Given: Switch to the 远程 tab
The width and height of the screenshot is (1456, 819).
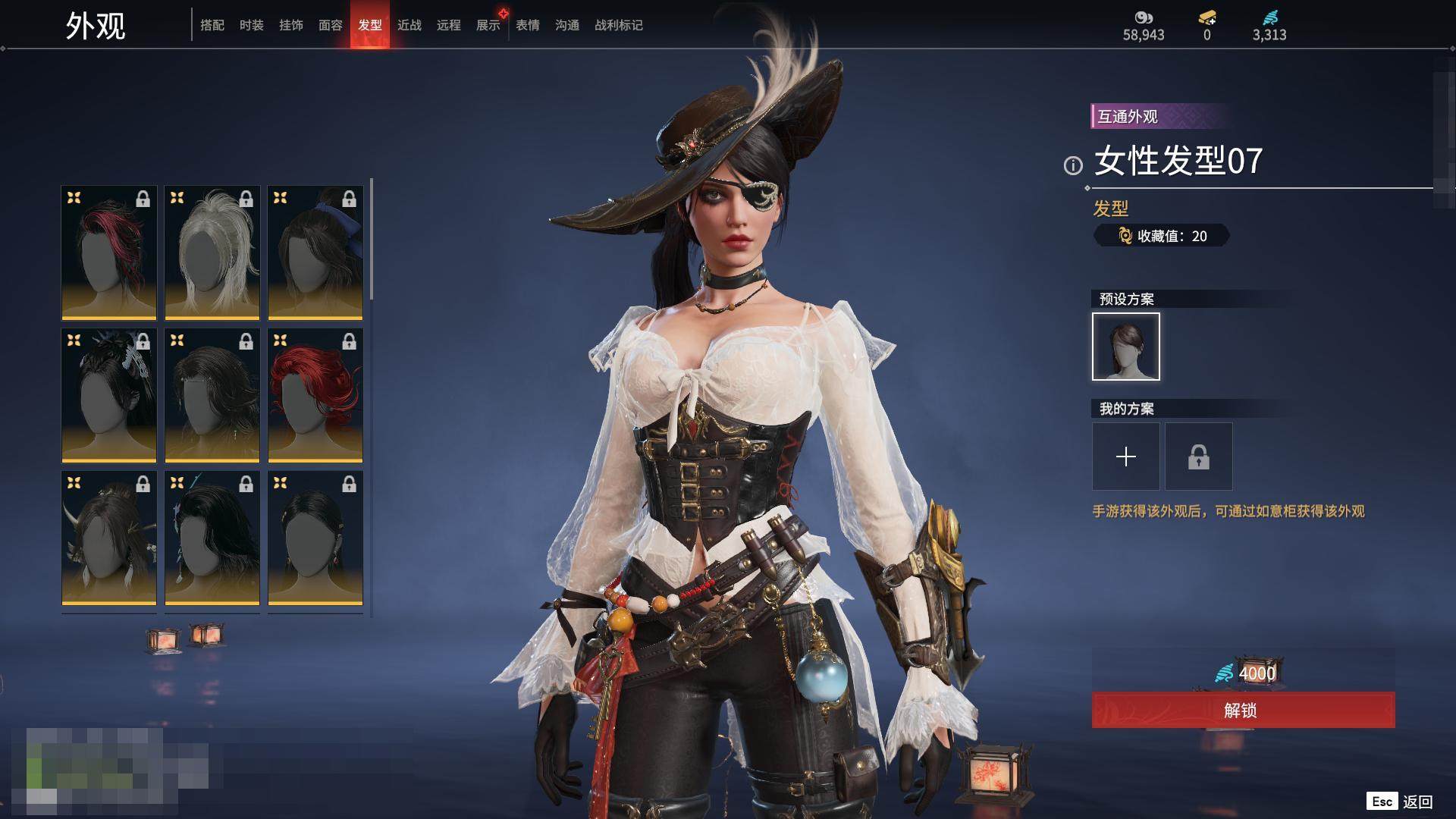Looking at the screenshot, I should (x=449, y=25).
